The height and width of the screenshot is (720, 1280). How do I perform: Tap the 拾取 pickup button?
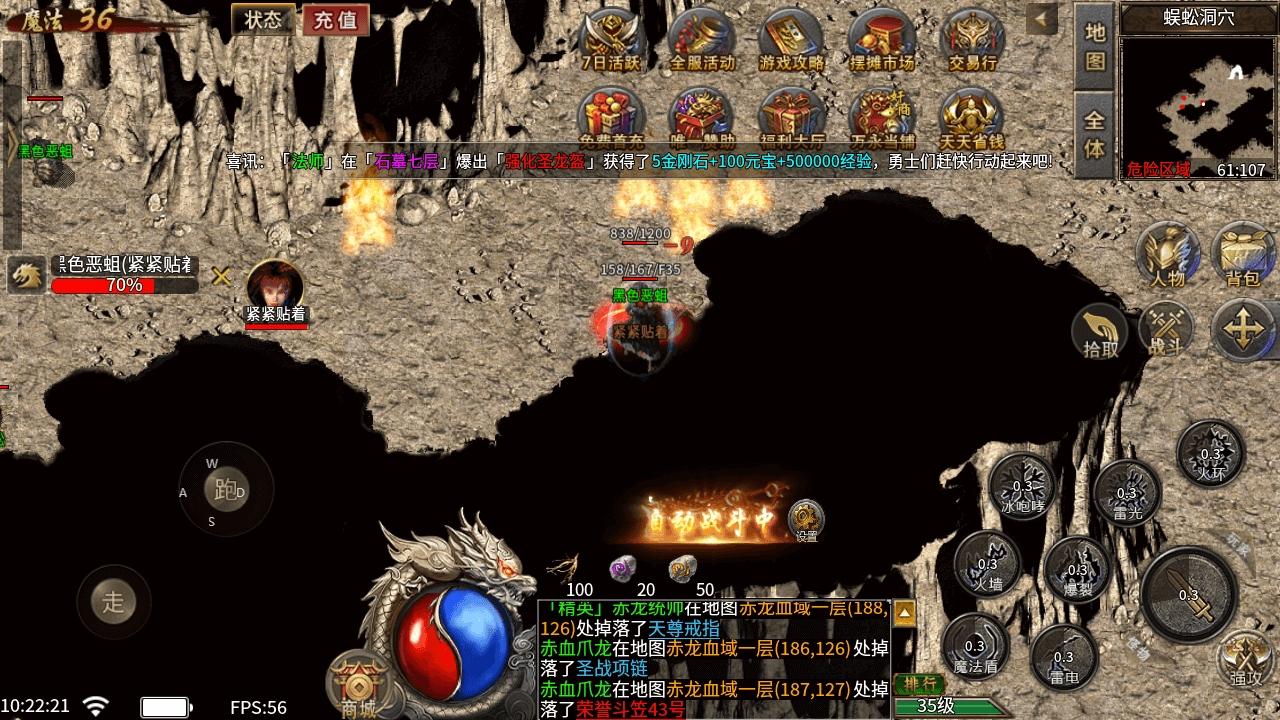tap(1100, 333)
